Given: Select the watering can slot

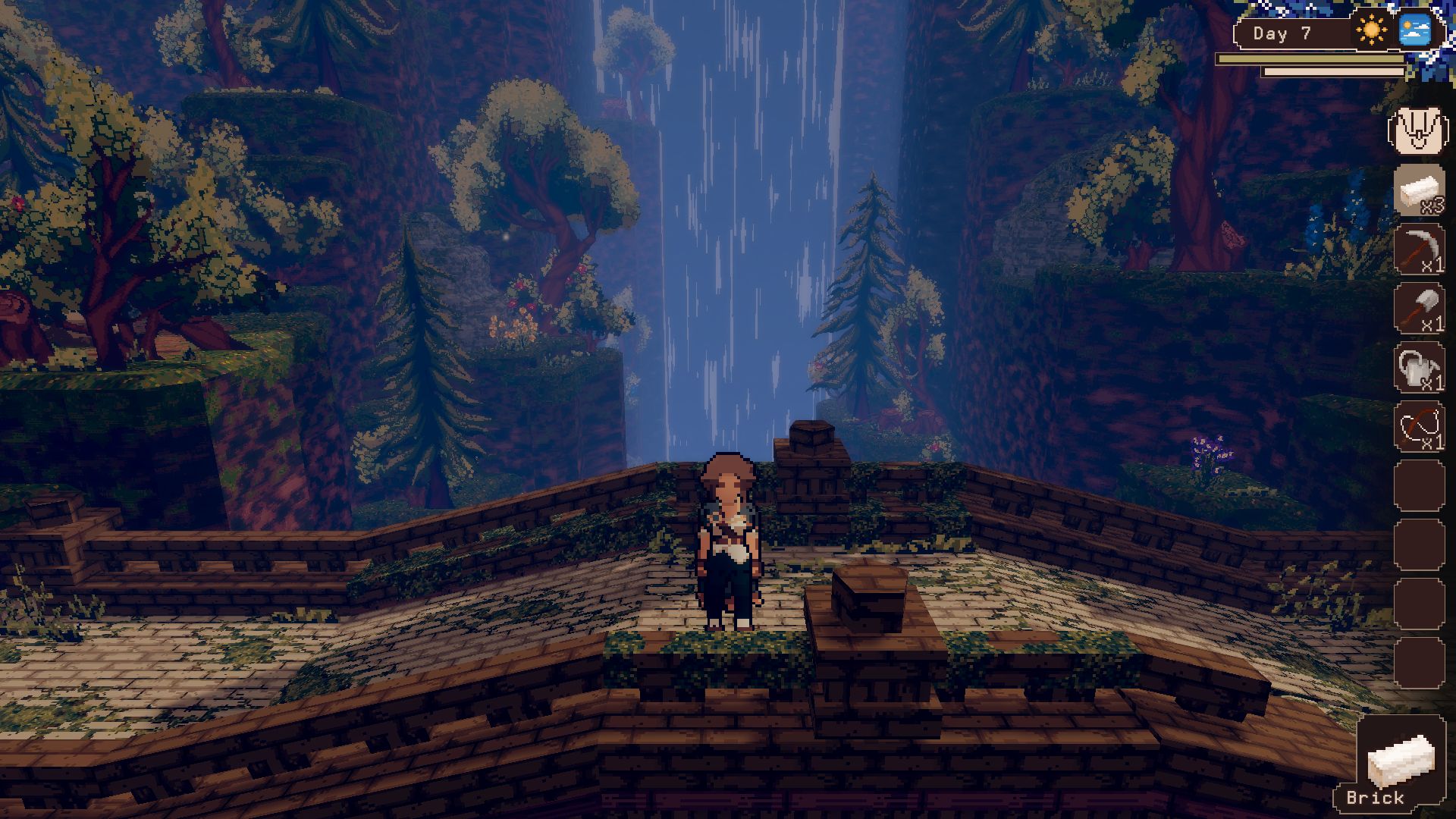Looking at the screenshot, I should click(1419, 368).
